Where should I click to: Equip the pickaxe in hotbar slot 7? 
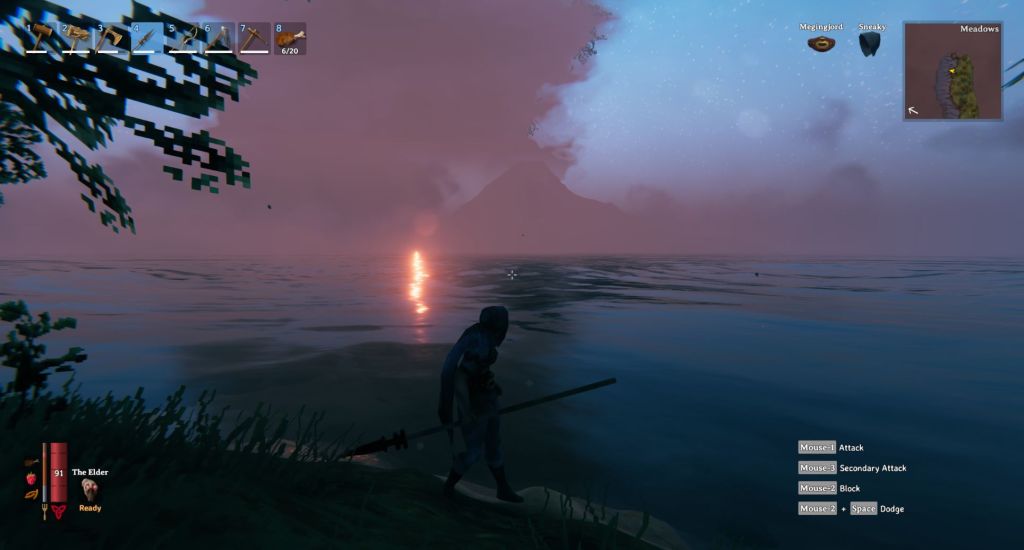click(x=254, y=38)
